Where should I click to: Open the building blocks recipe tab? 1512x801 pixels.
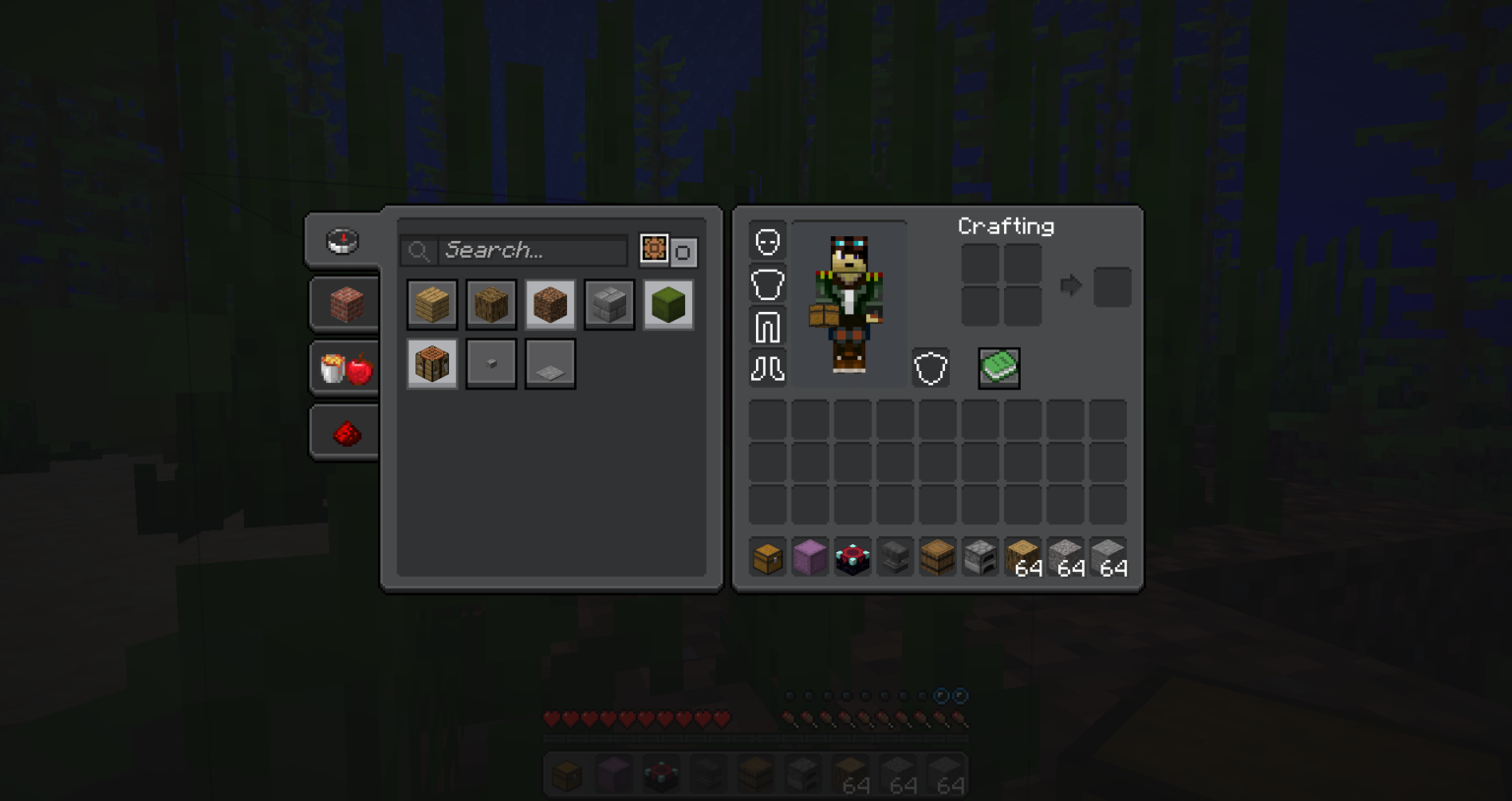(x=344, y=303)
